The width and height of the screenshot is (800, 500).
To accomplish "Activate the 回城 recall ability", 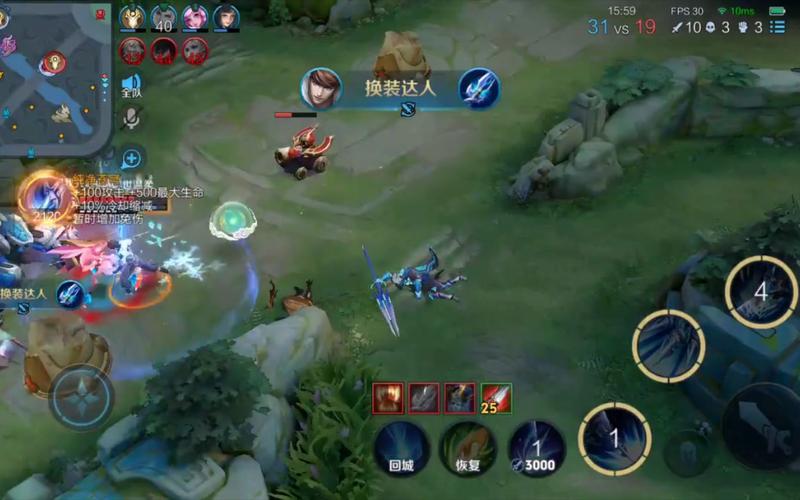I will click(x=402, y=447).
